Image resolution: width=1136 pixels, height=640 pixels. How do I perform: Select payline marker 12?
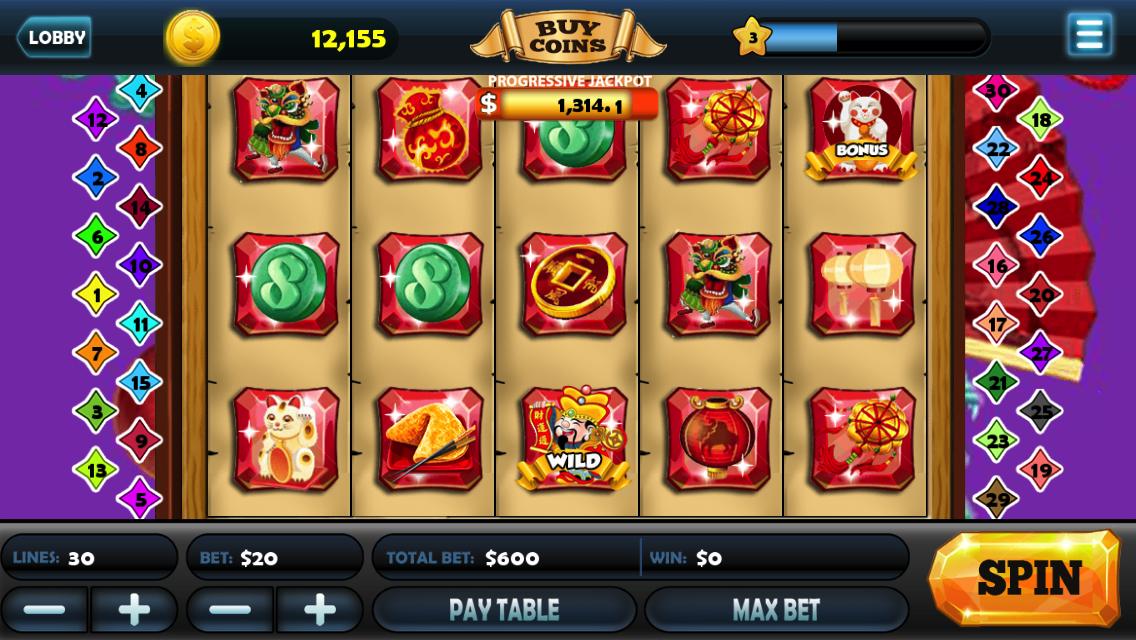coord(96,120)
